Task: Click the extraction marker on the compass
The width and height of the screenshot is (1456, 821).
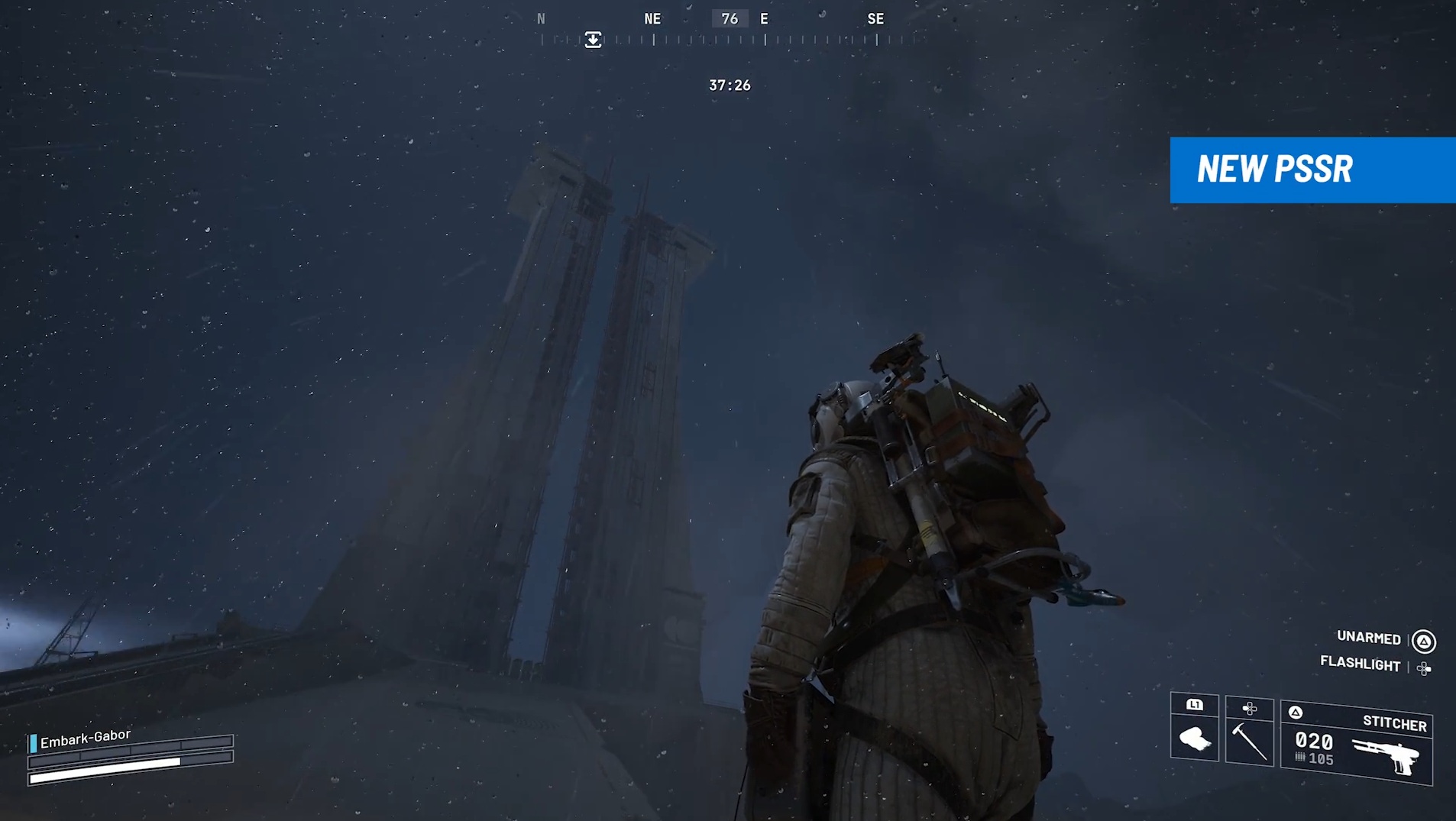Action: pyautogui.click(x=593, y=40)
